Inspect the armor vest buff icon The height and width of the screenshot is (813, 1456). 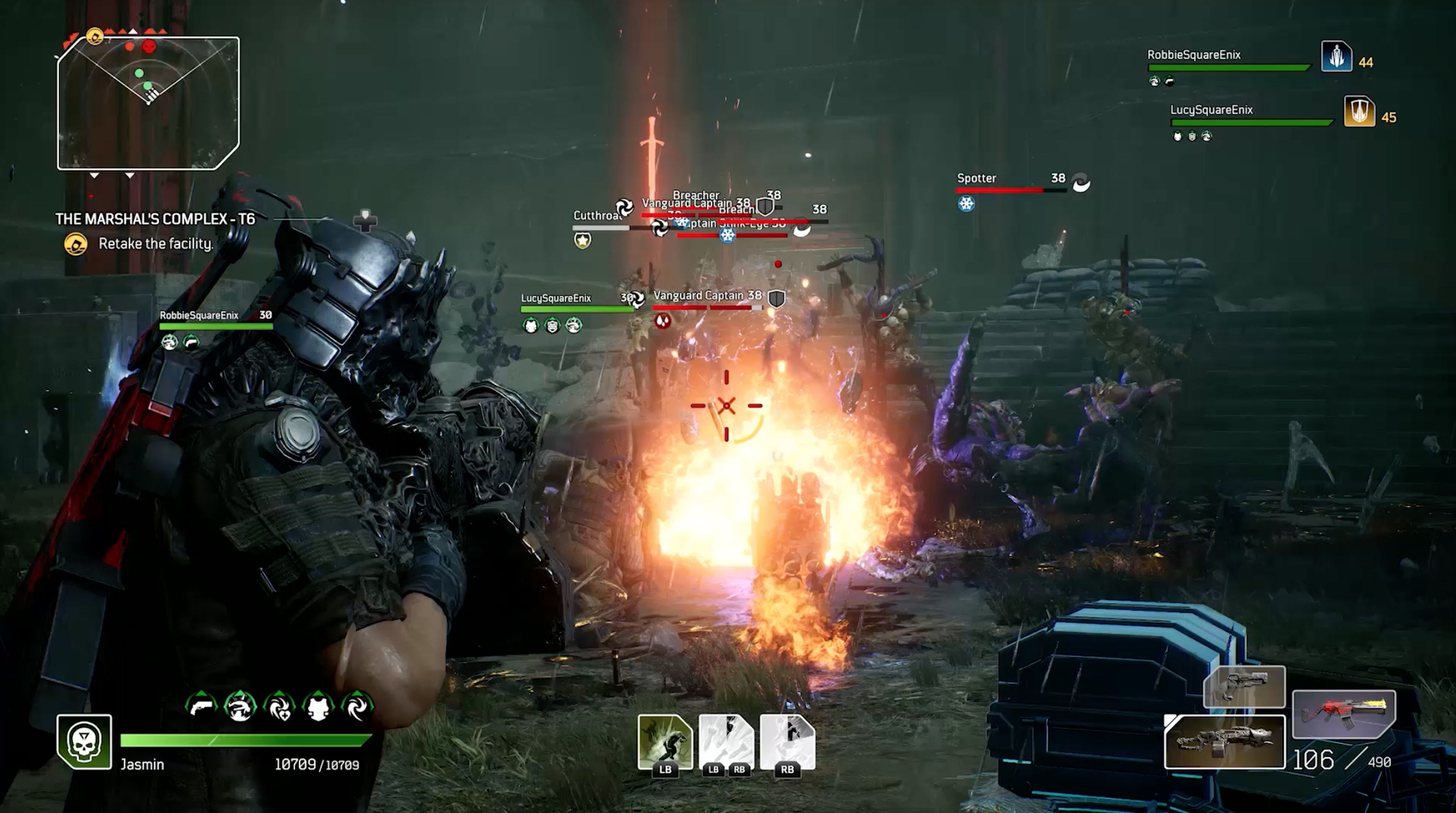(x=318, y=707)
